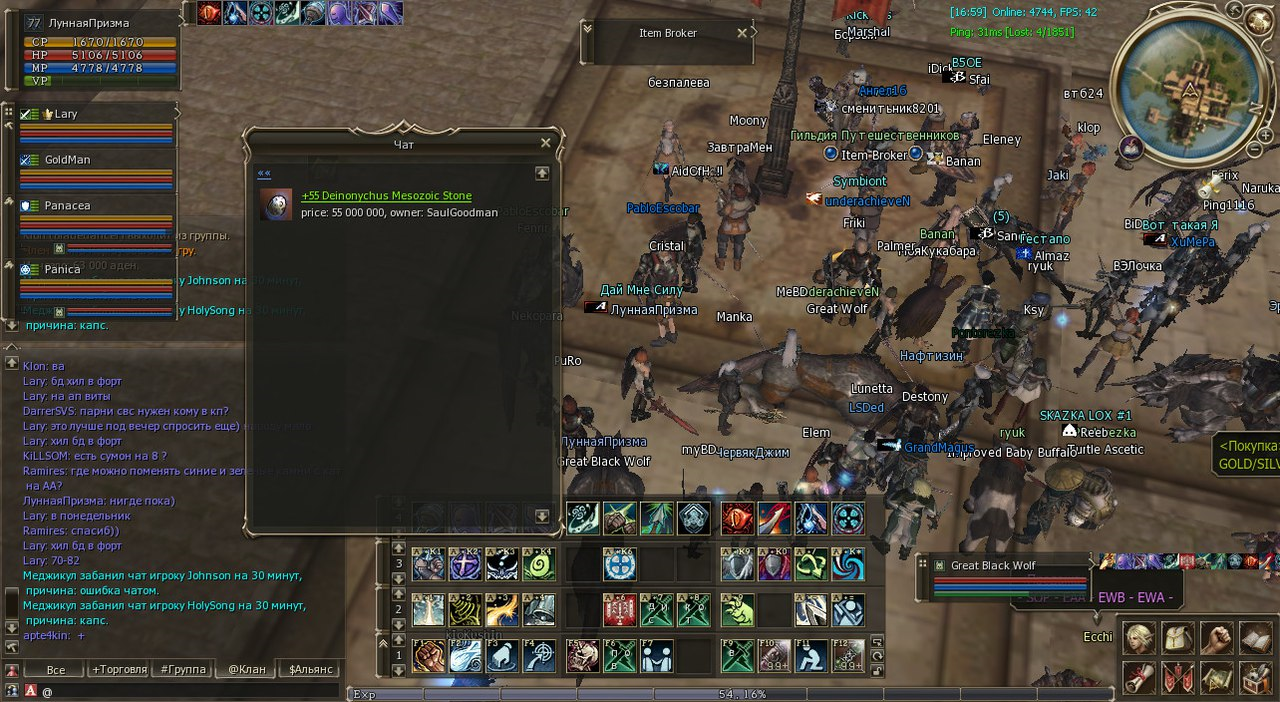Open the character portrait menu icon
Viewport: 1280px width, 702px height.
point(1137,638)
